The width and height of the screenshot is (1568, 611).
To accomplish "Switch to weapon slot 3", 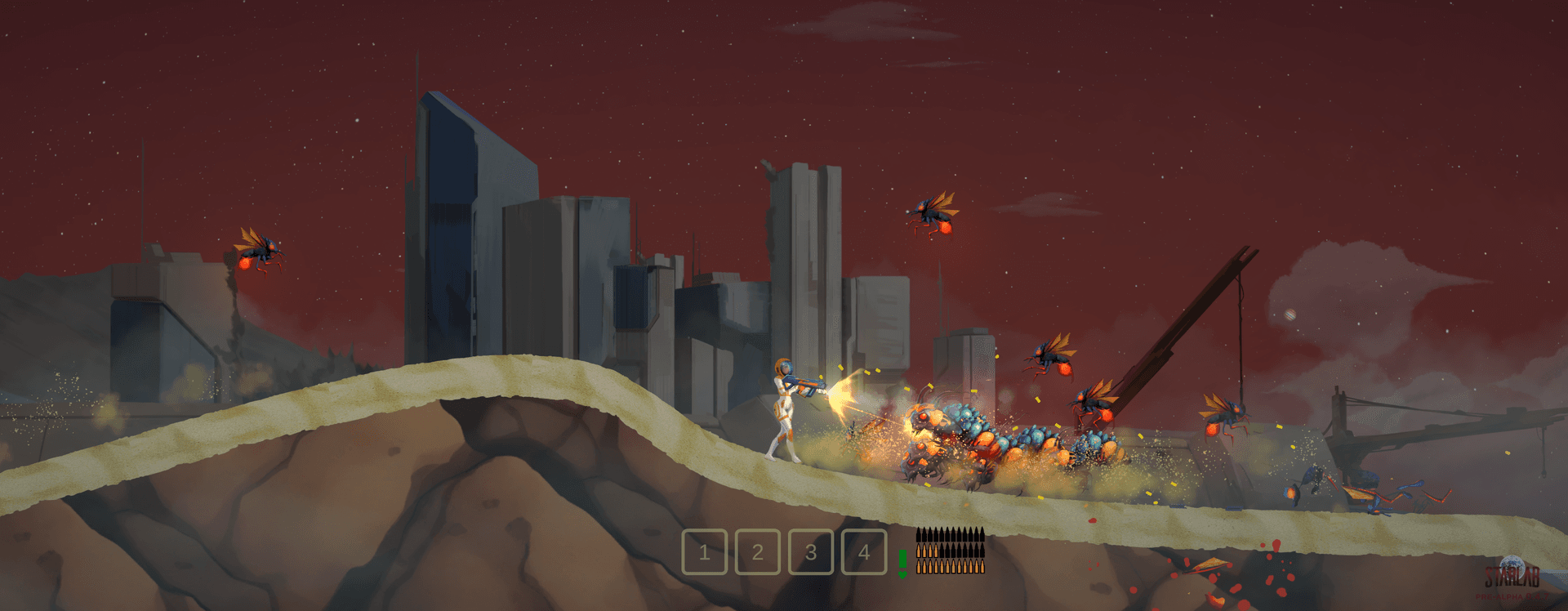I will (810, 552).
